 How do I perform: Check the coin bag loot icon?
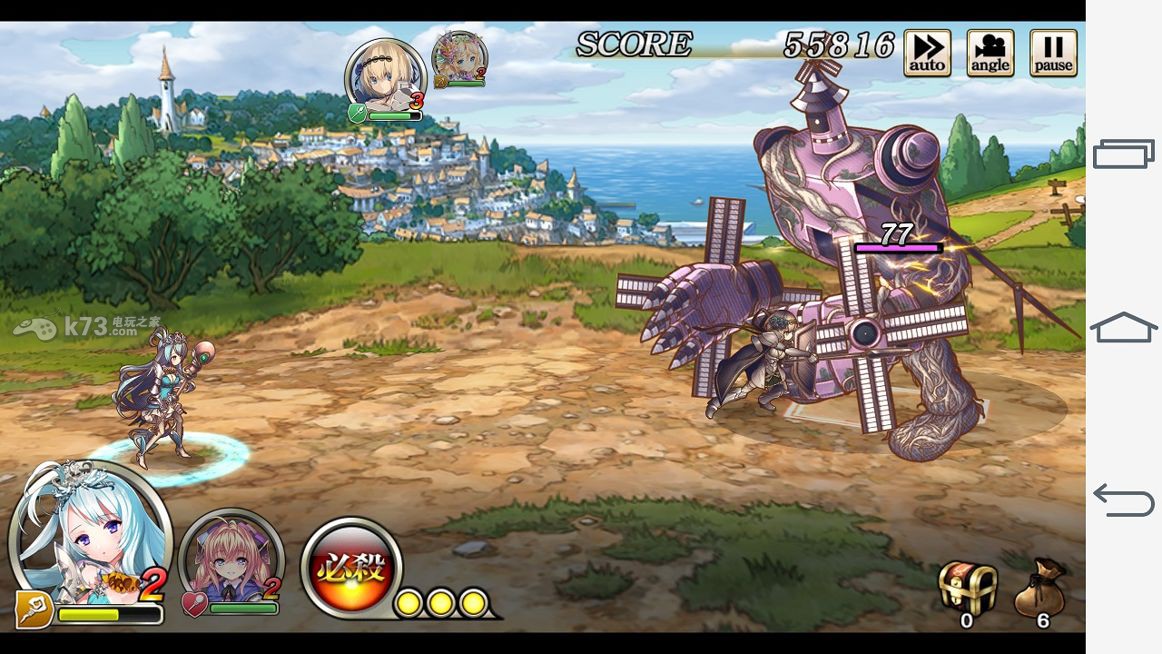1040,588
